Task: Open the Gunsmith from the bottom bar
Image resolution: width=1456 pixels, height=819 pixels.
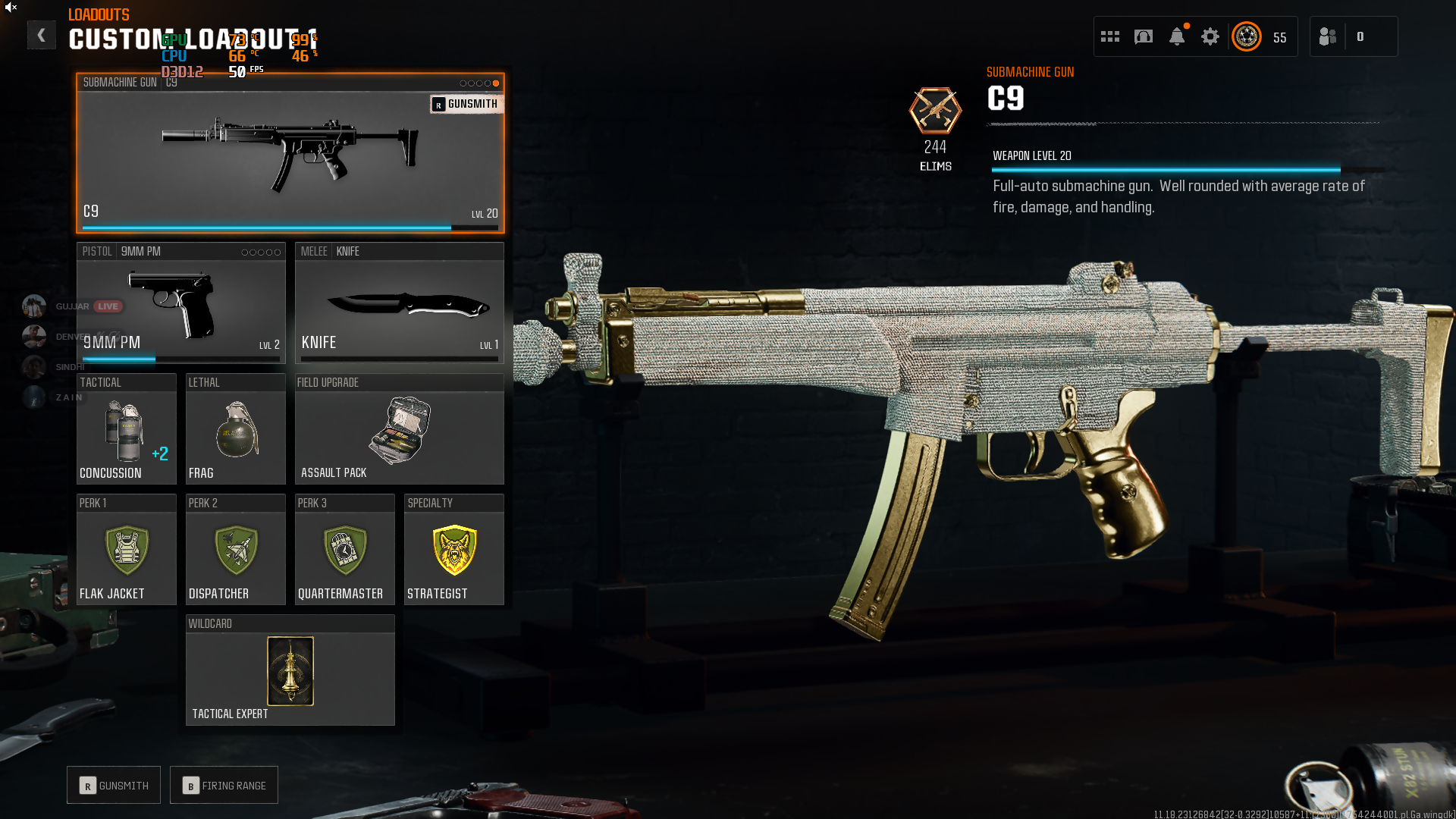Action: pos(114,786)
